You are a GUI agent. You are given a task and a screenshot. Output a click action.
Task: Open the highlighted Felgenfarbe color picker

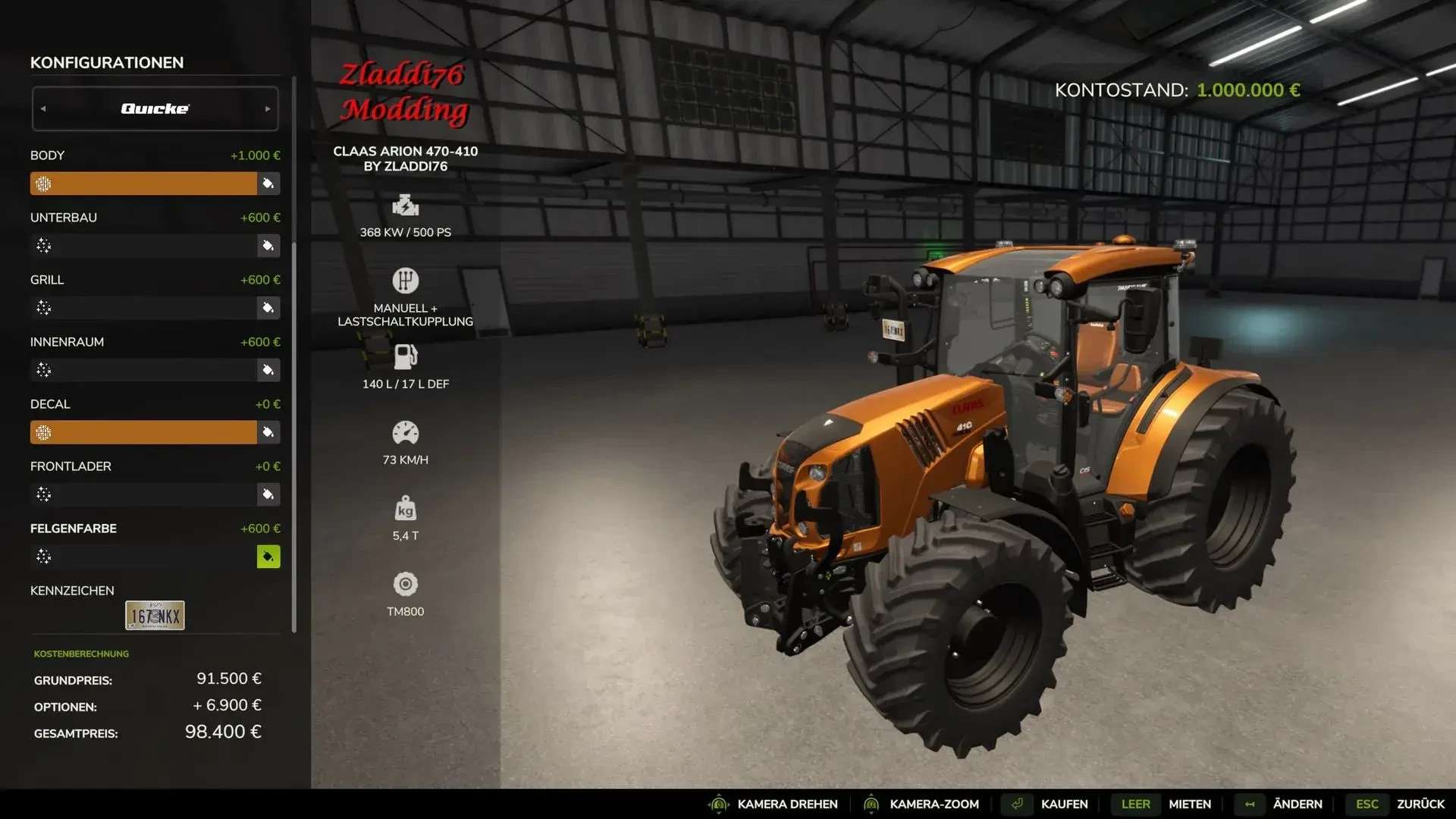point(268,557)
